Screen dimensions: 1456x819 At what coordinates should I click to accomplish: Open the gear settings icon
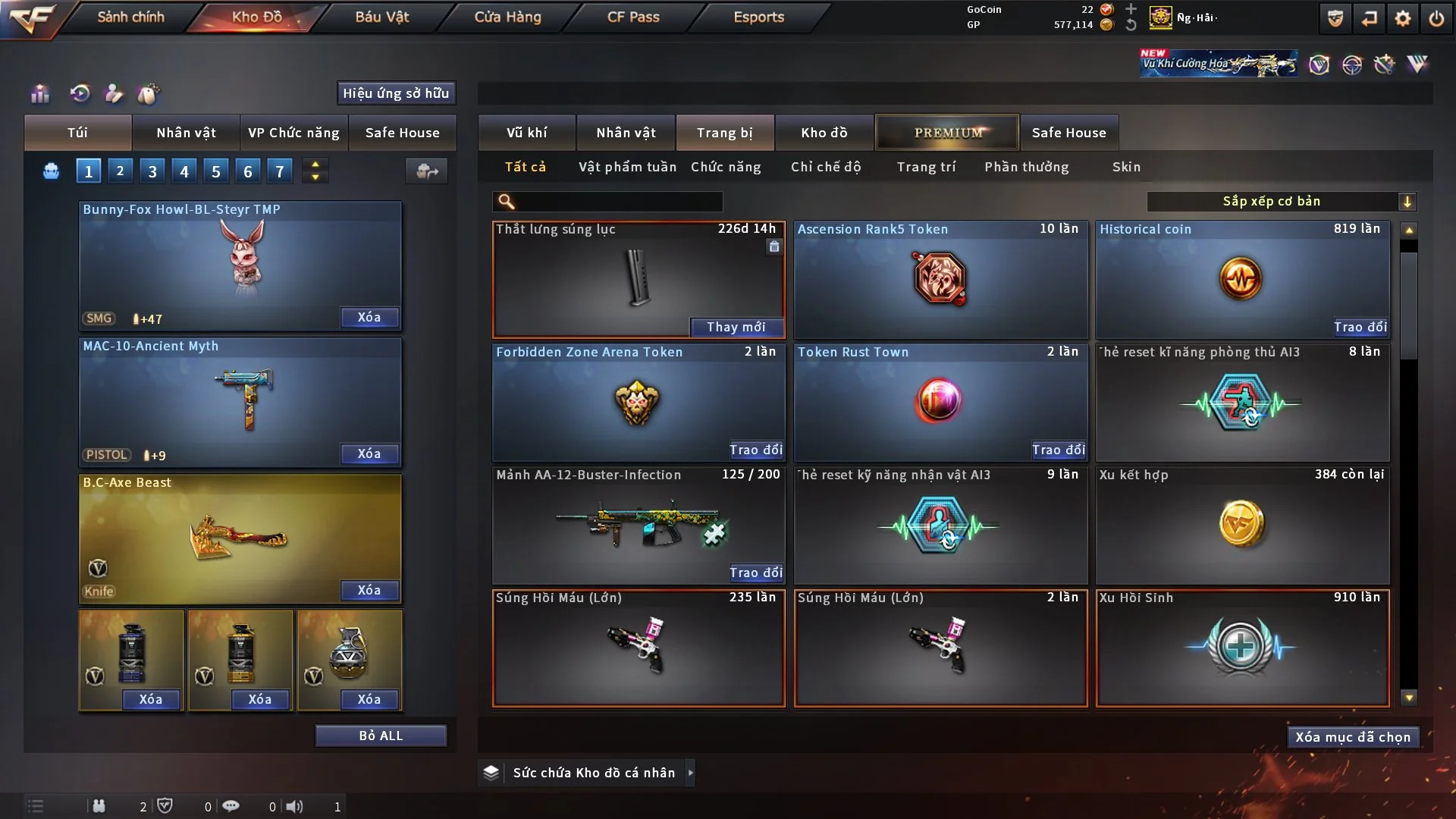click(x=1402, y=18)
